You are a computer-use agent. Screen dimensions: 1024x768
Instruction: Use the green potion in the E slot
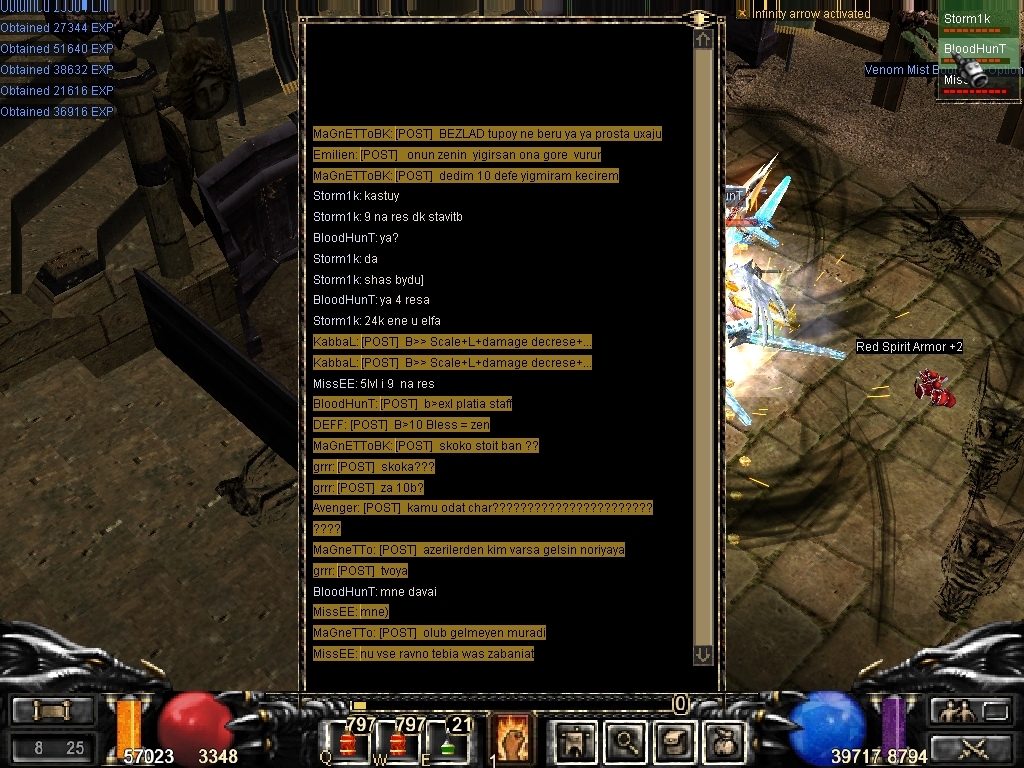point(447,743)
